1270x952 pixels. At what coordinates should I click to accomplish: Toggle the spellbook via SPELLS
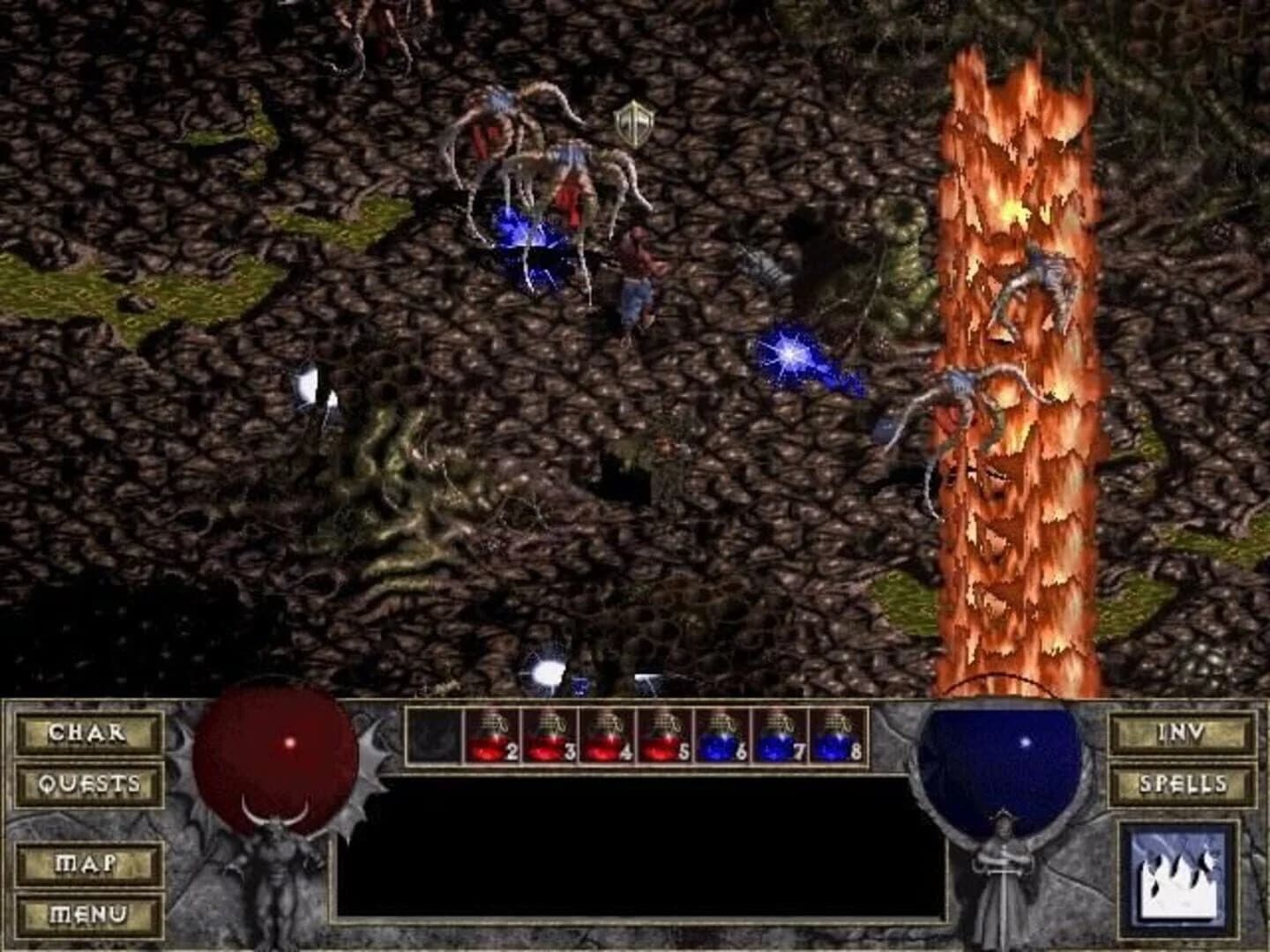1182,783
